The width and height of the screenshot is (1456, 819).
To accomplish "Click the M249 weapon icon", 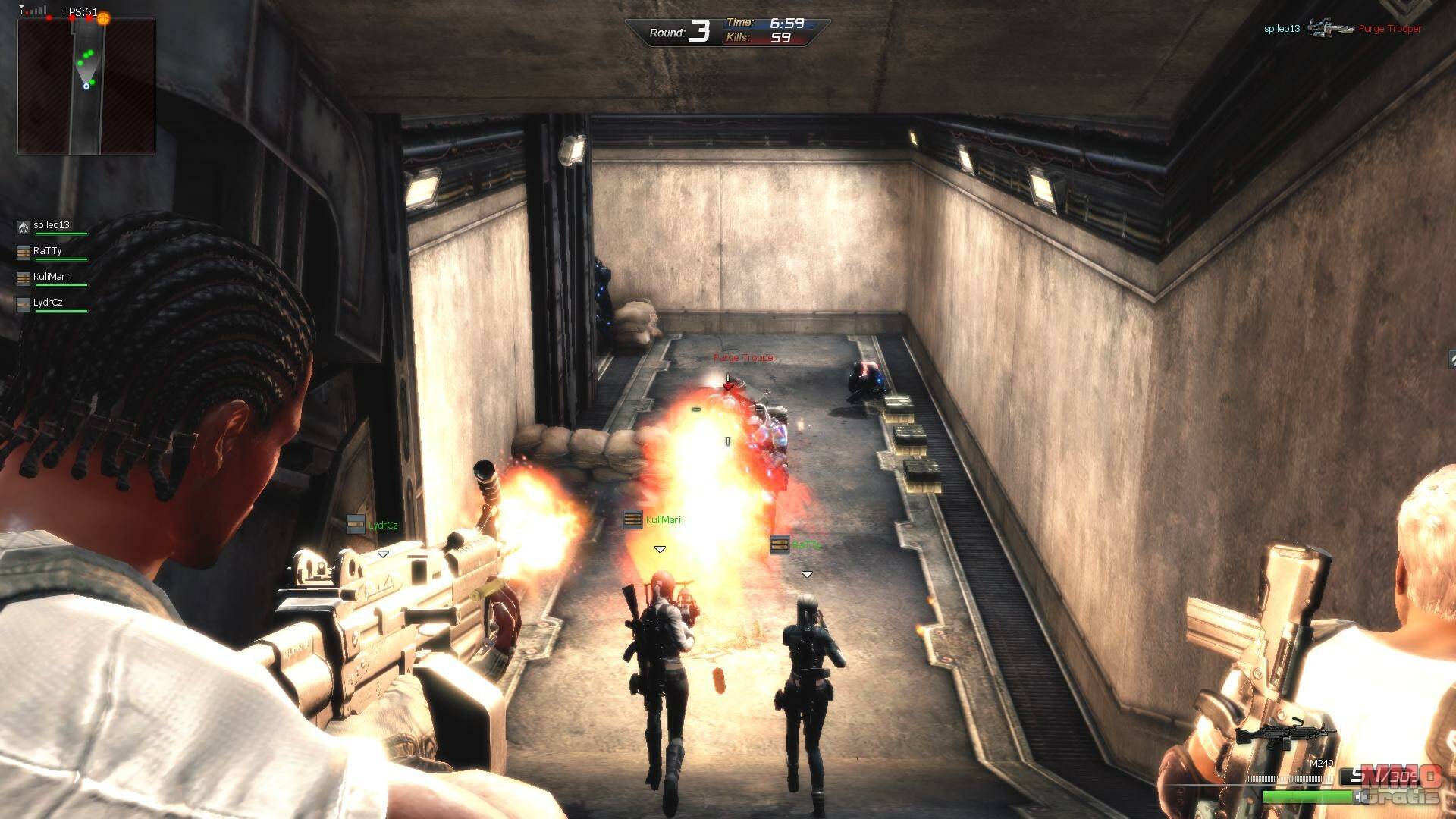I will pyautogui.click(x=1285, y=735).
